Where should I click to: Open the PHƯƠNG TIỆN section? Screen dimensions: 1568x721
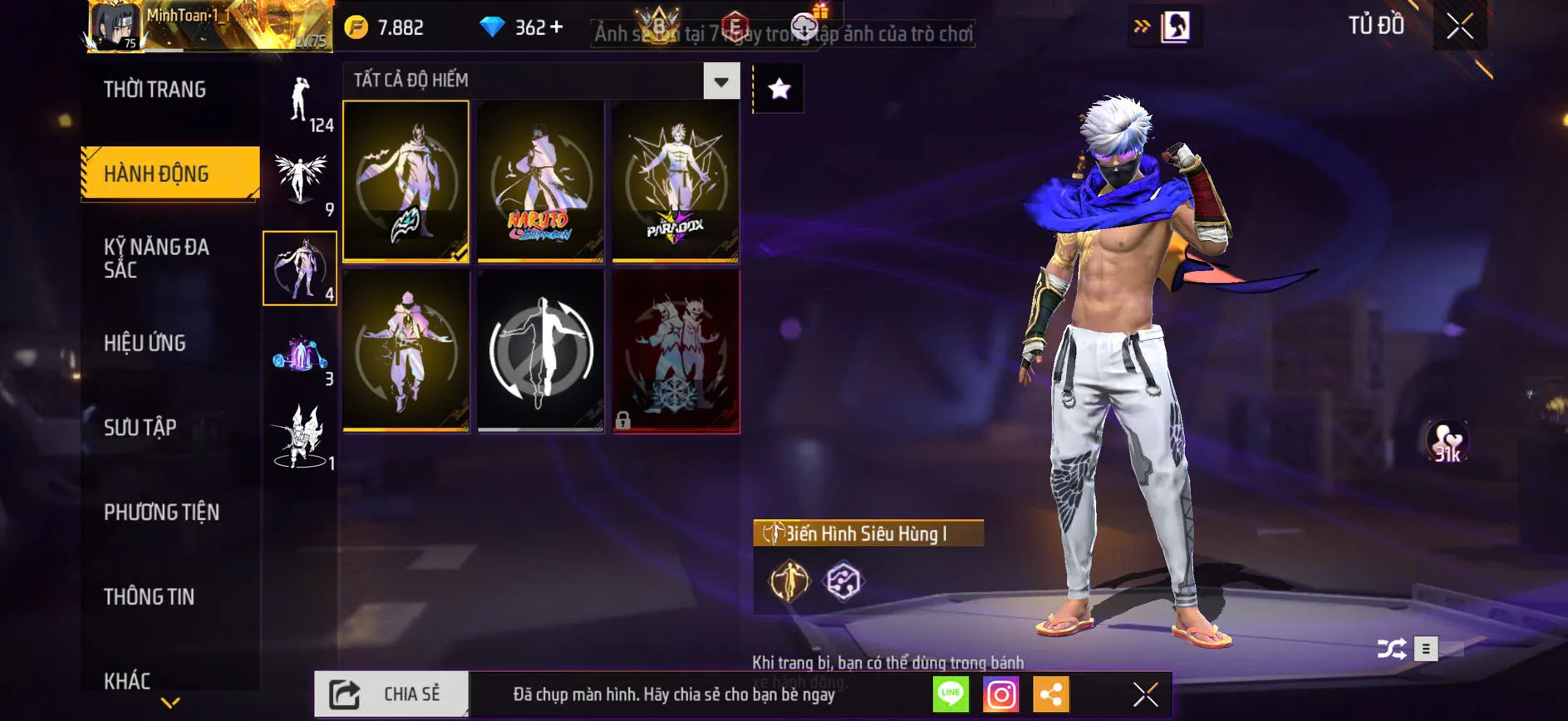162,513
